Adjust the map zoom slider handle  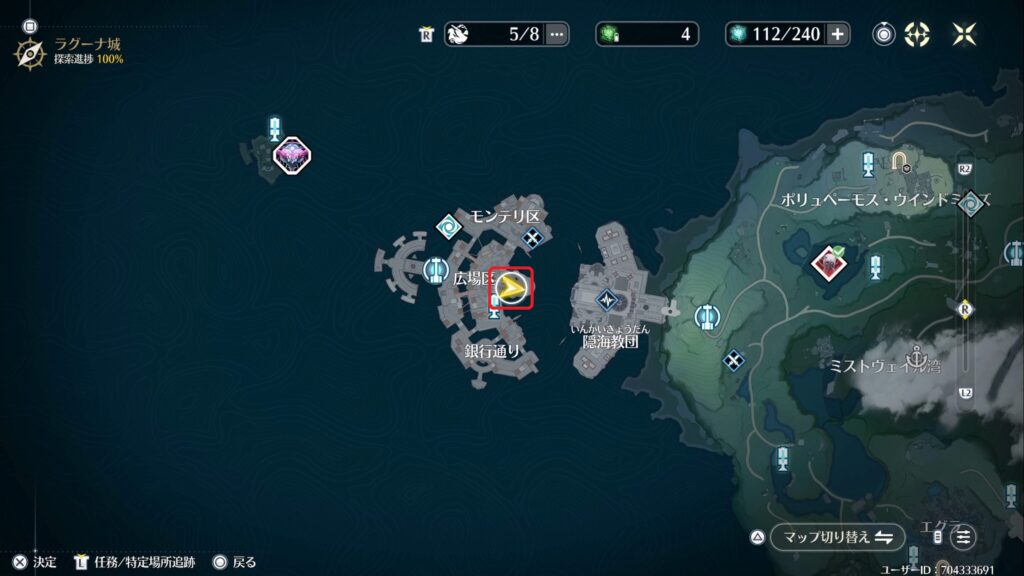point(966,307)
